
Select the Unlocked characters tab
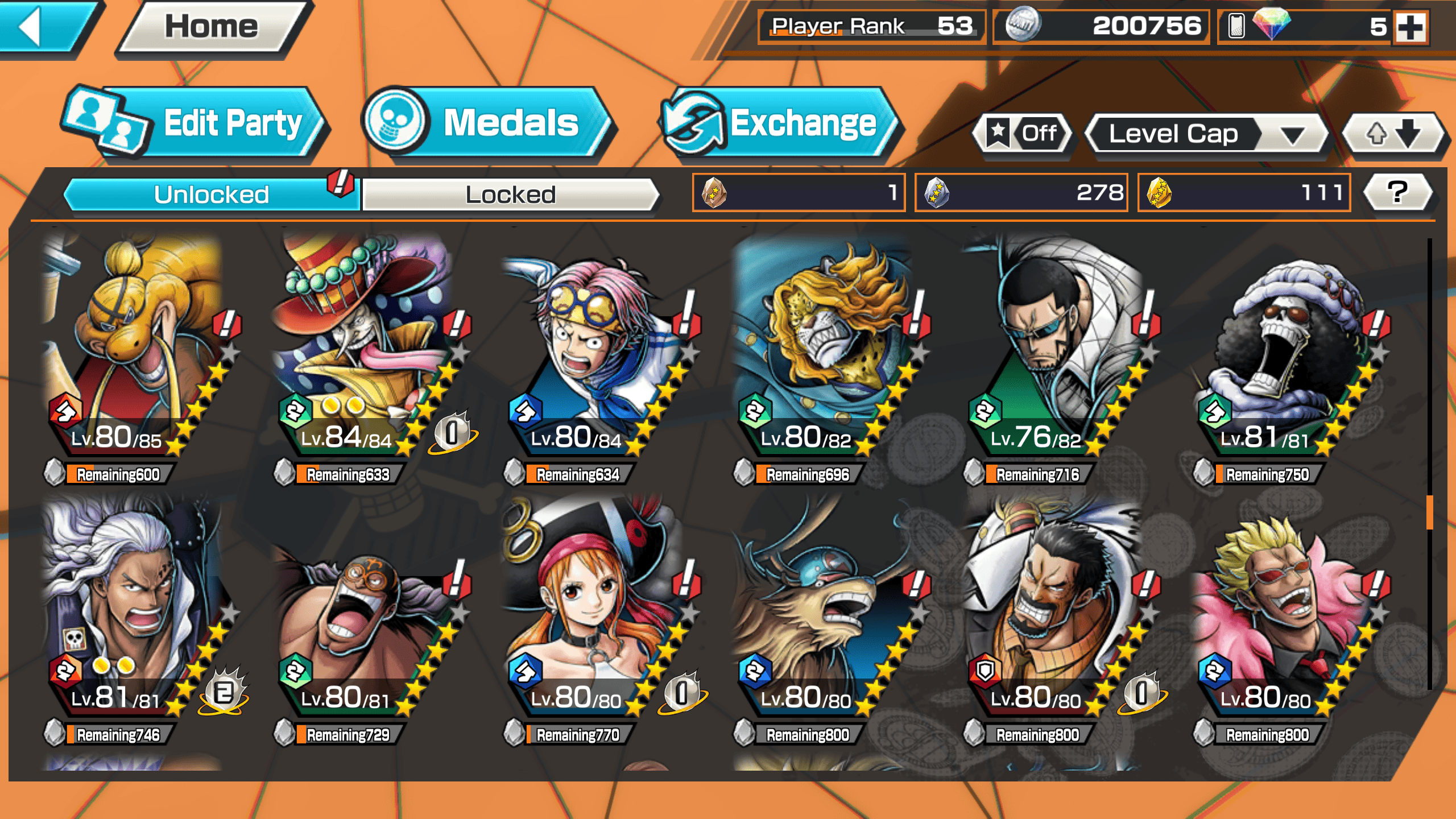coord(211,195)
